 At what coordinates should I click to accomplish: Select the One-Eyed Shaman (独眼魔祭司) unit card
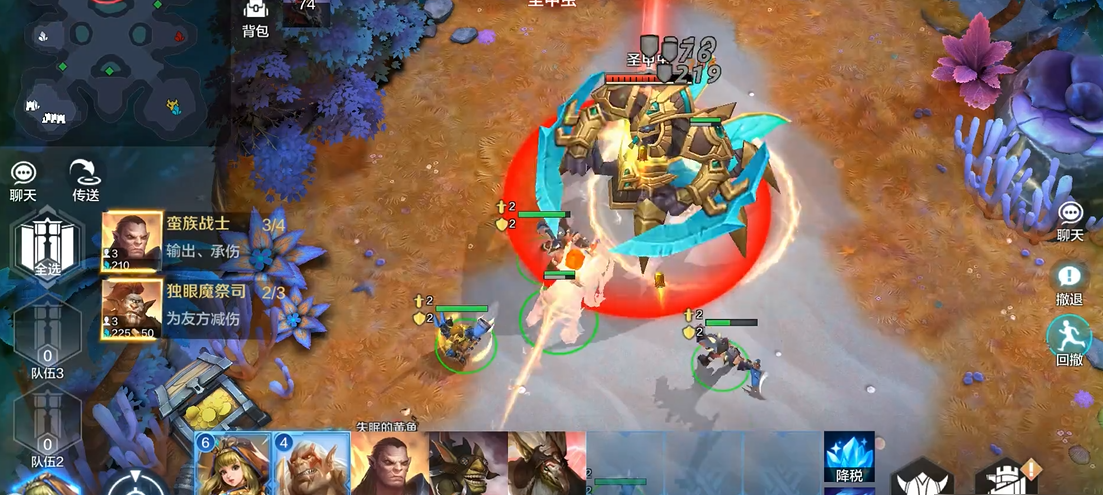[x=190, y=309]
